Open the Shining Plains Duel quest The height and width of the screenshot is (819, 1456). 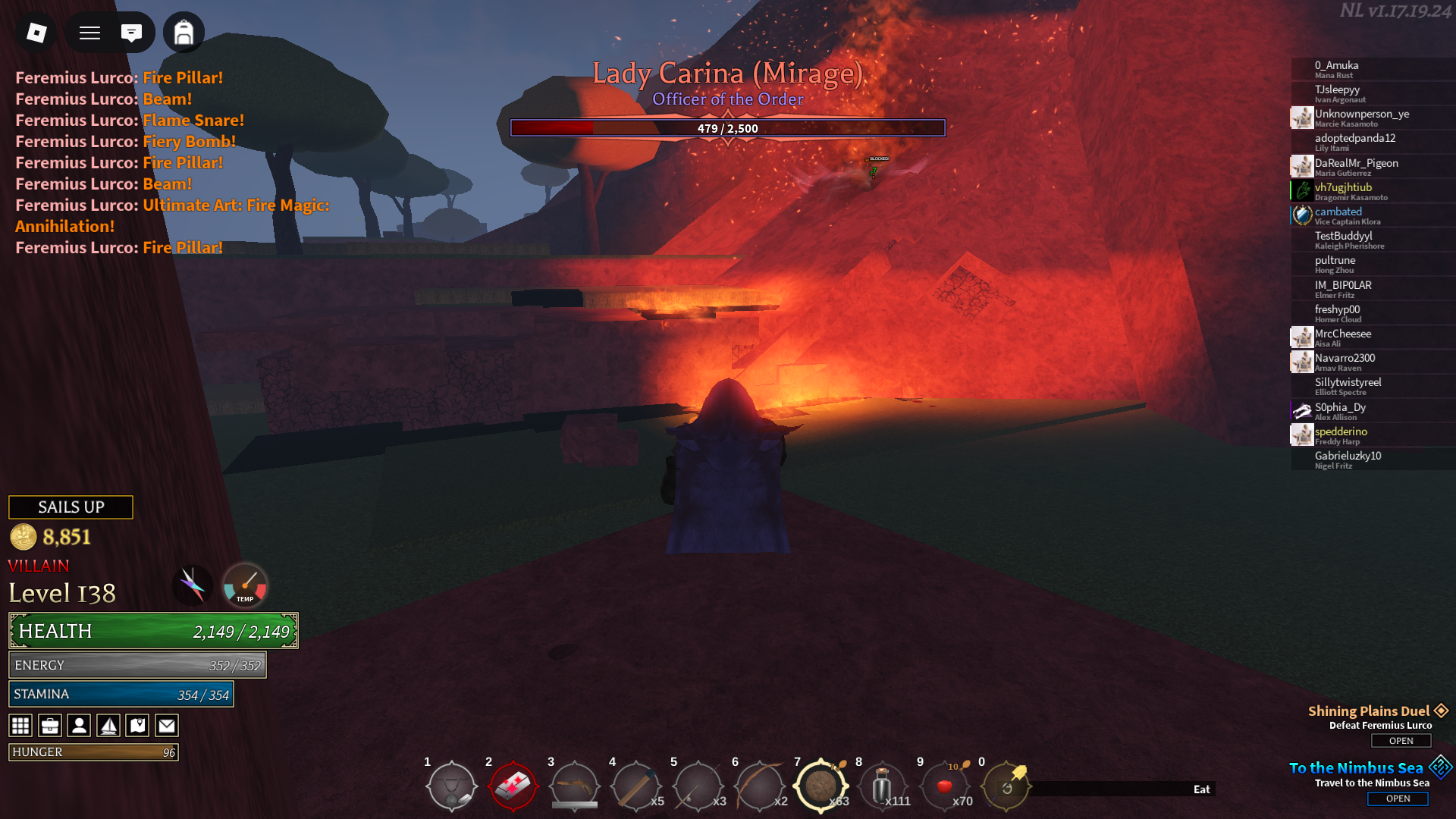[1401, 741]
